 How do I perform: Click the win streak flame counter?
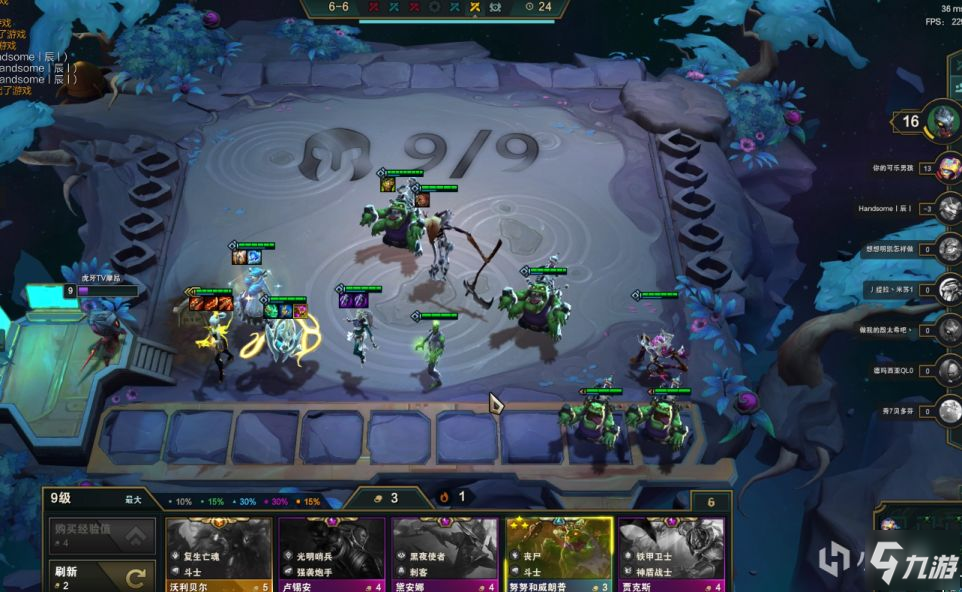click(453, 496)
